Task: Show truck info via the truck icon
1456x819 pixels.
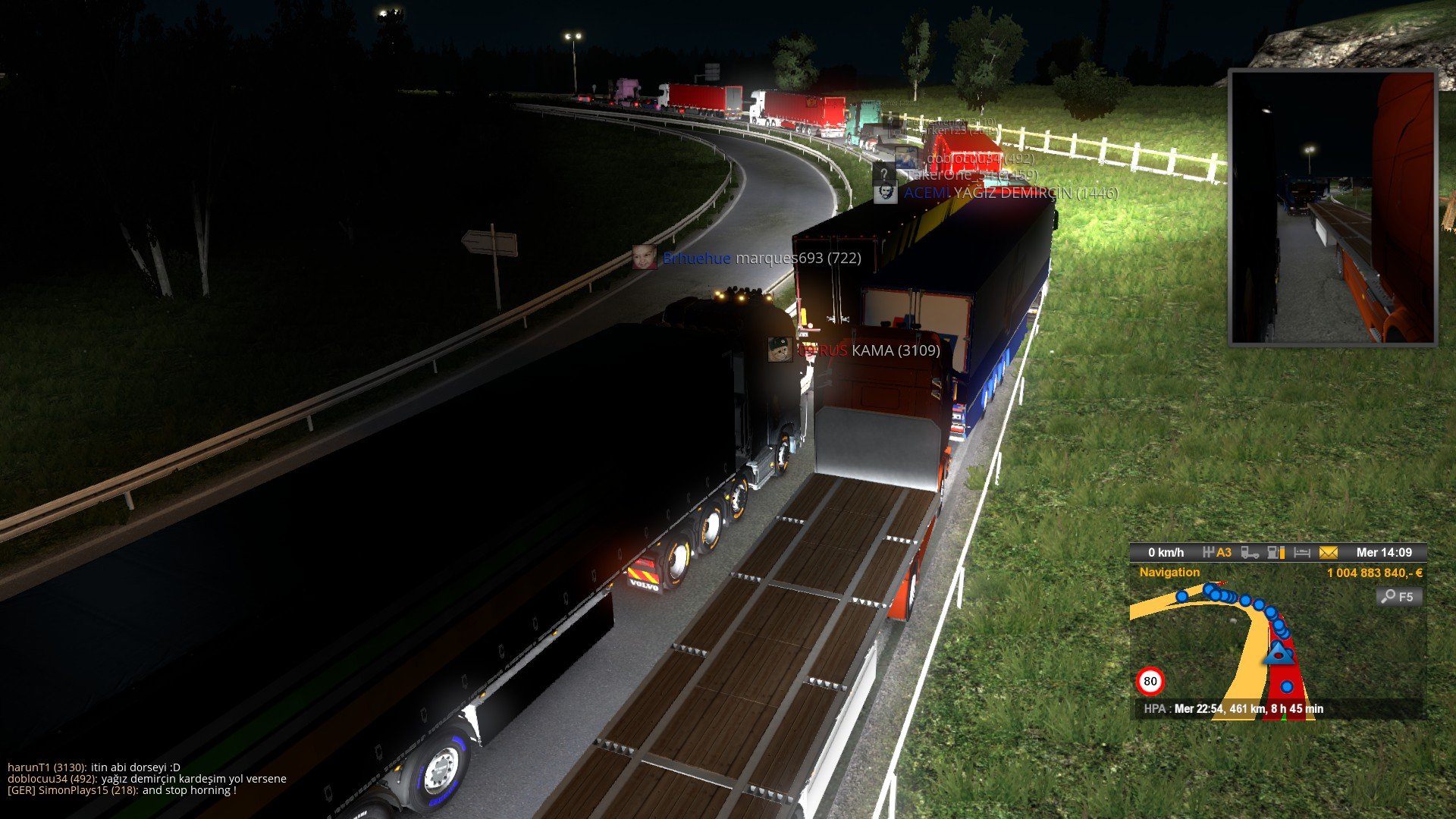Action: click(x=1250, y=553)
